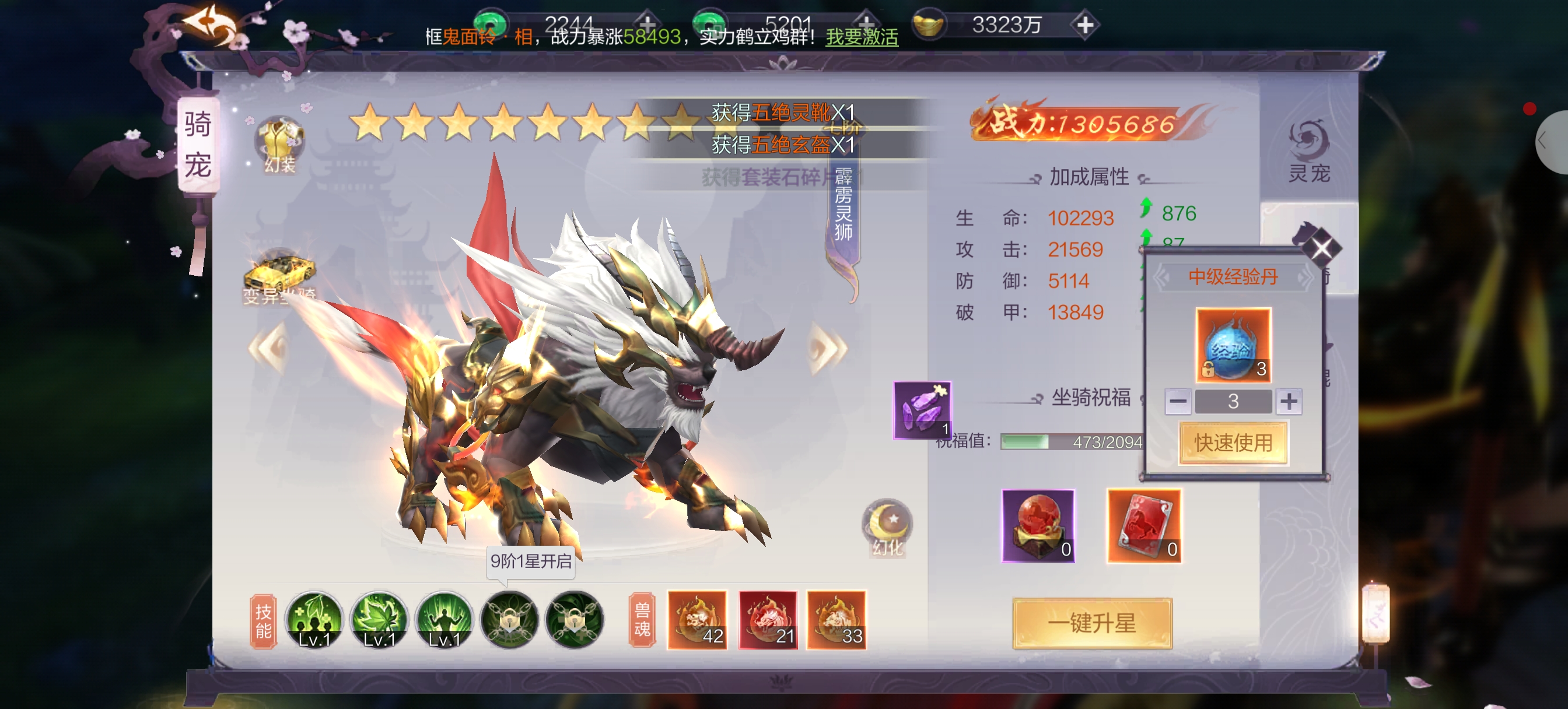Image resolution: width=1568 pixels, height=709 pixels.
Task: Decrease the experience pill quantity with minus
Action: (x=1178, y=401)
